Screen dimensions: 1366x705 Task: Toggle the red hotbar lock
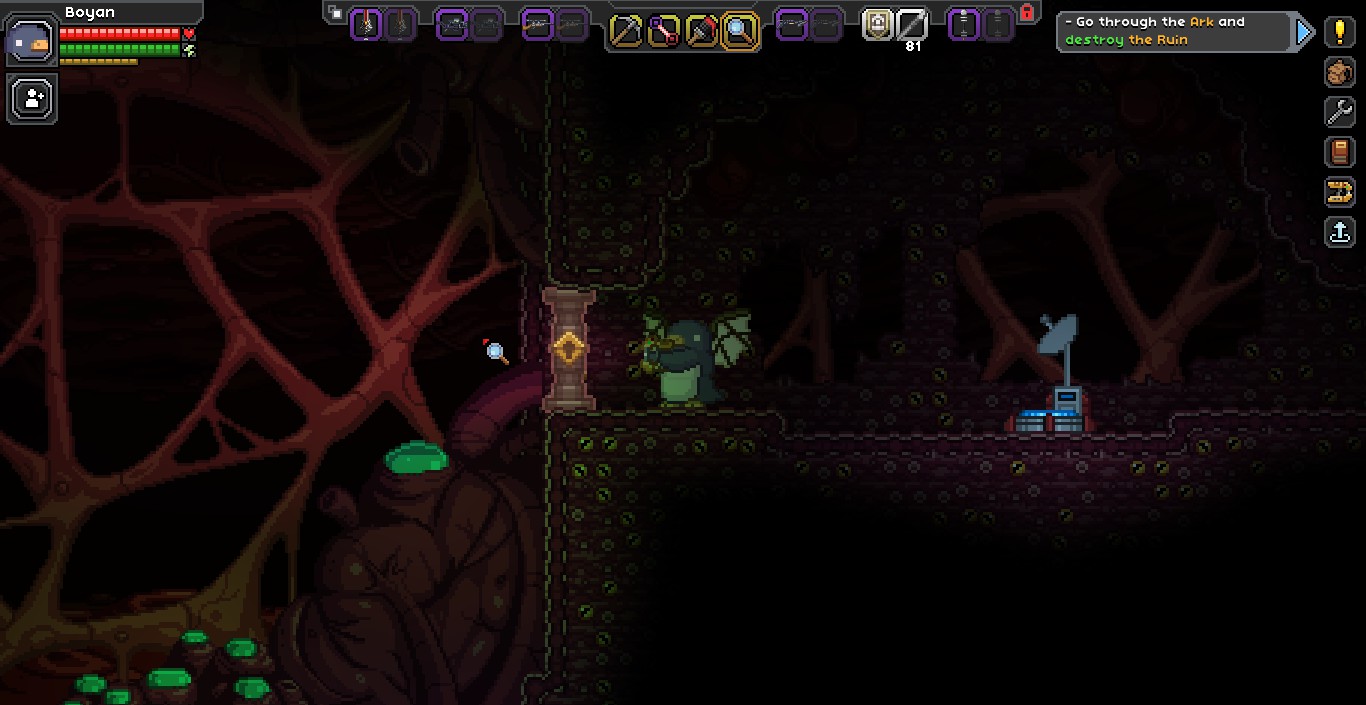coord(1027,13)
